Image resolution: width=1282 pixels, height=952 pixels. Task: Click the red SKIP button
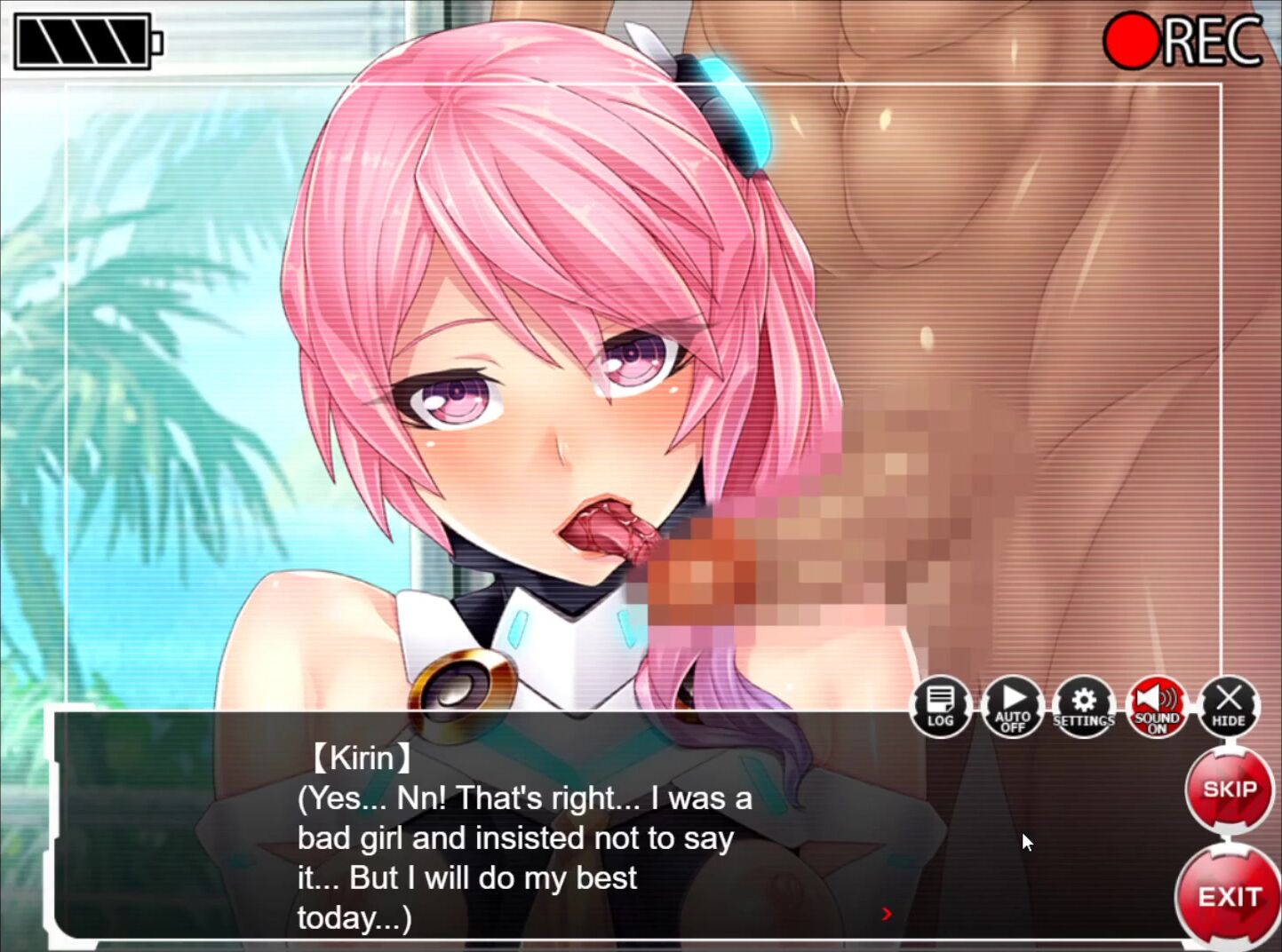1229,789
